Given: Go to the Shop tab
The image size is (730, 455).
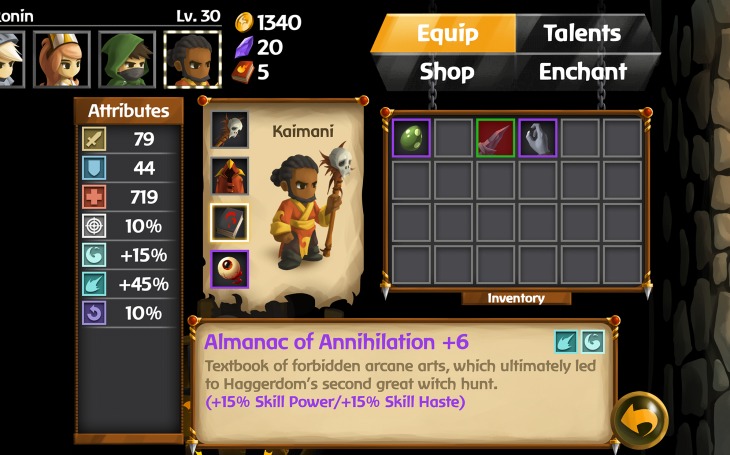Looking at the screenshot, I should (446, 71).
